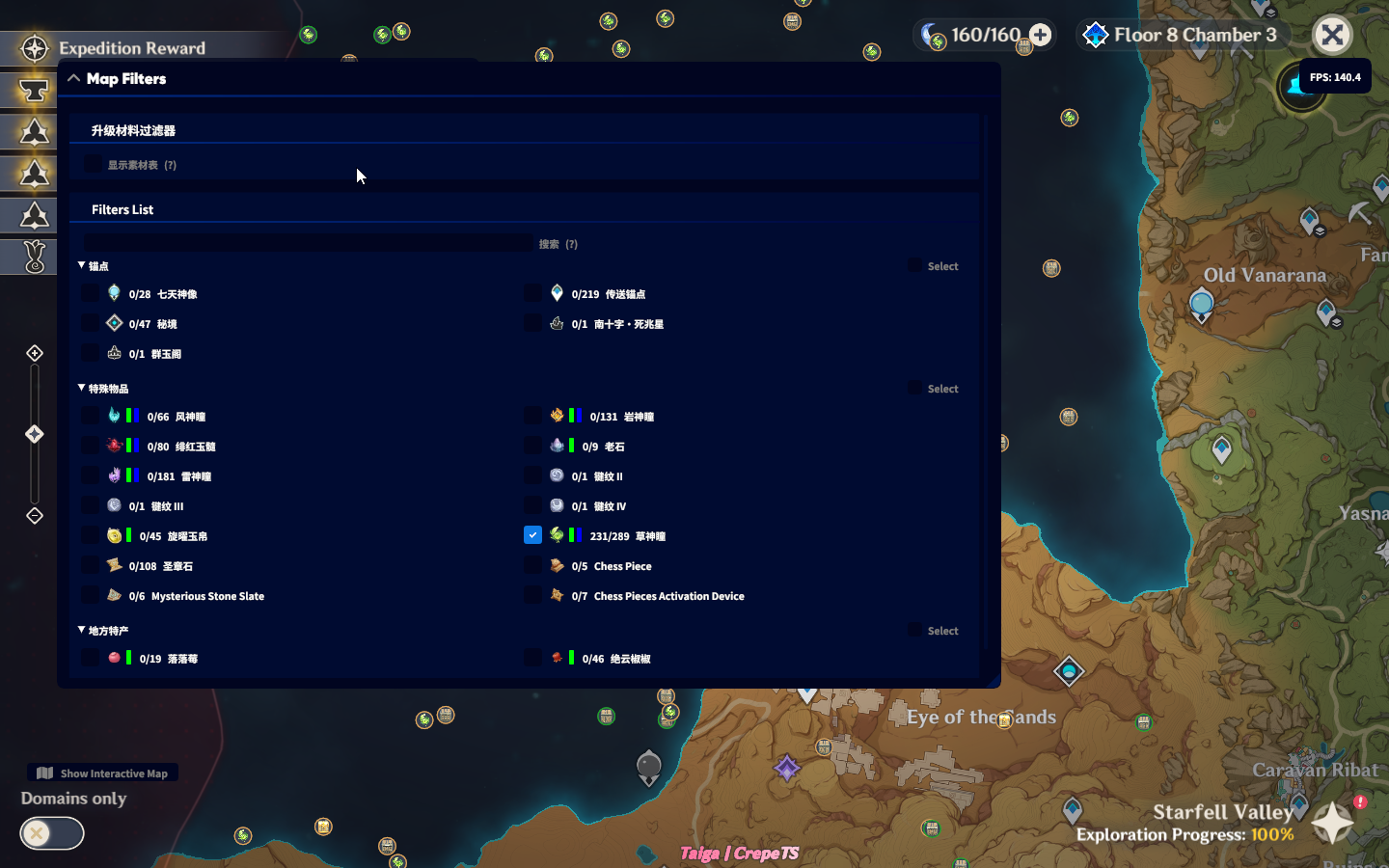Click the Show Interactive Map button
Screen dimensions: 1389x868
pos(102,773)
